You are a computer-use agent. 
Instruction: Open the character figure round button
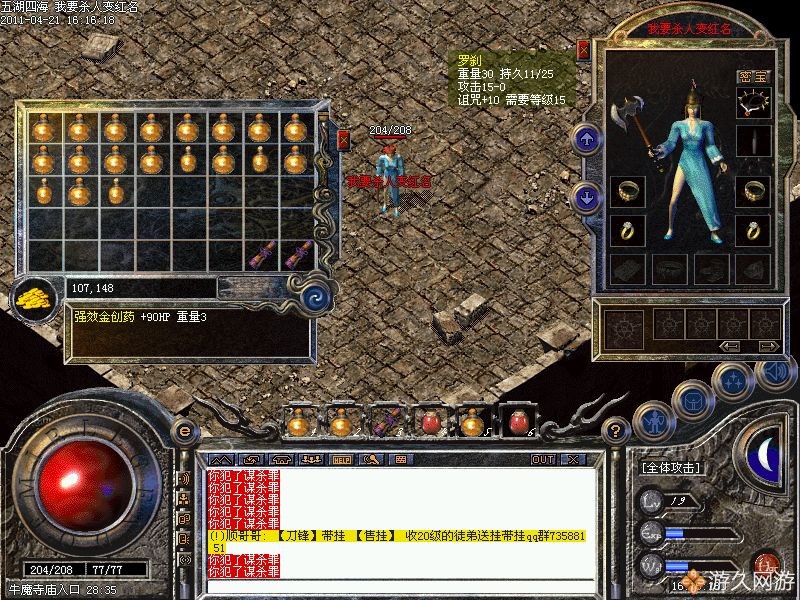click(x=652, y=420)
